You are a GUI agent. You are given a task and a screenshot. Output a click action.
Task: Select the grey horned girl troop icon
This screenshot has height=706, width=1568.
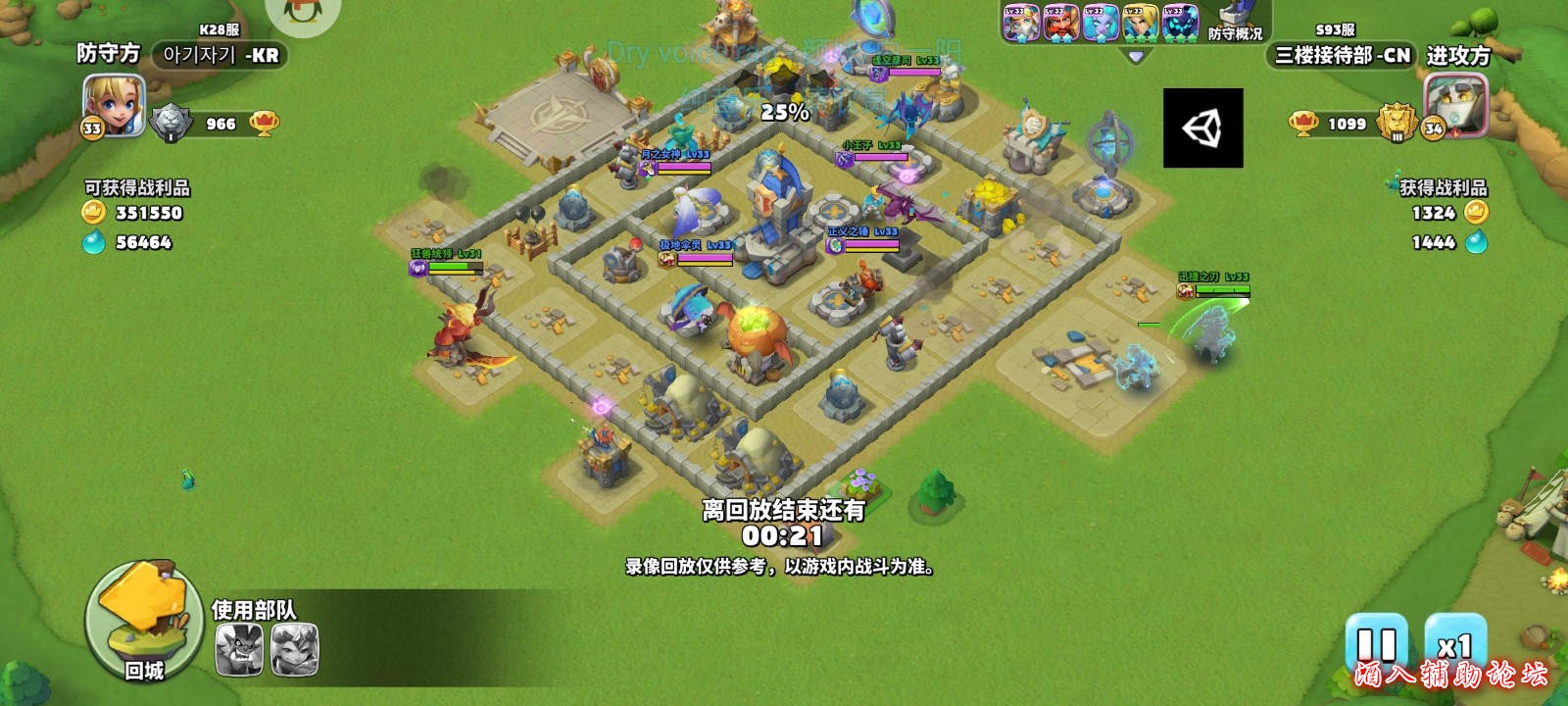click(294, 649)
